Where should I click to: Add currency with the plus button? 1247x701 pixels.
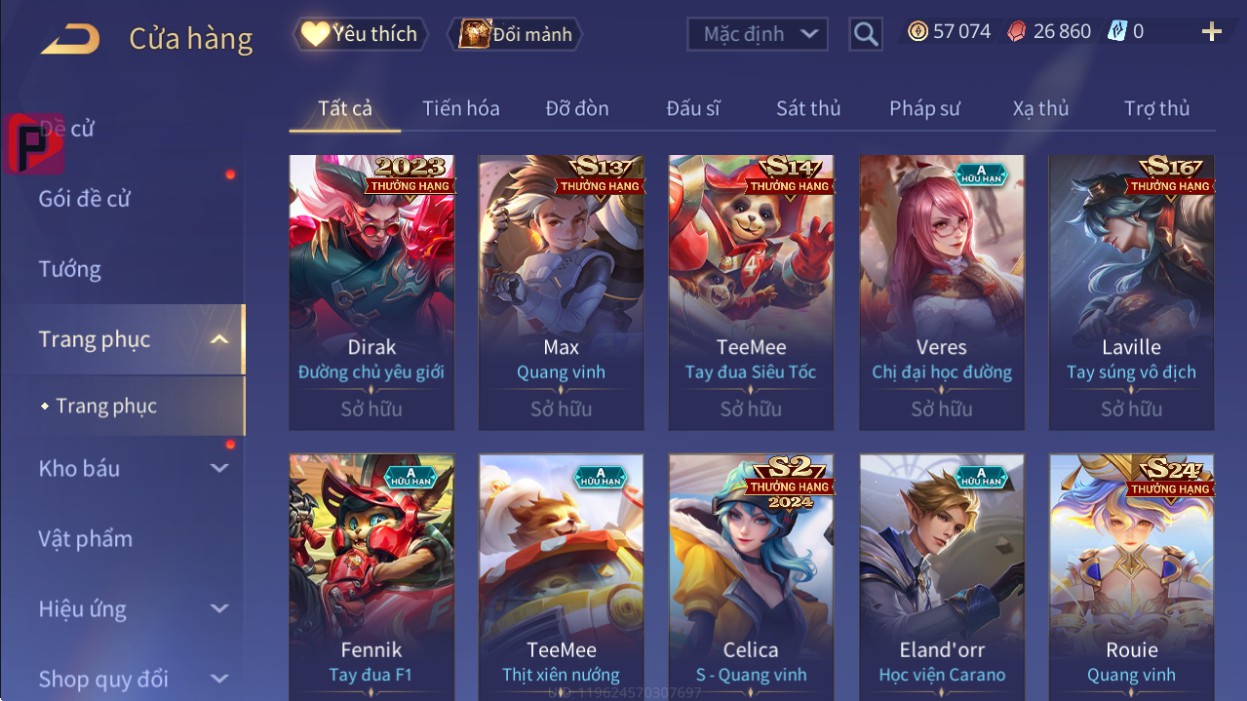(x=1211, y=32)
